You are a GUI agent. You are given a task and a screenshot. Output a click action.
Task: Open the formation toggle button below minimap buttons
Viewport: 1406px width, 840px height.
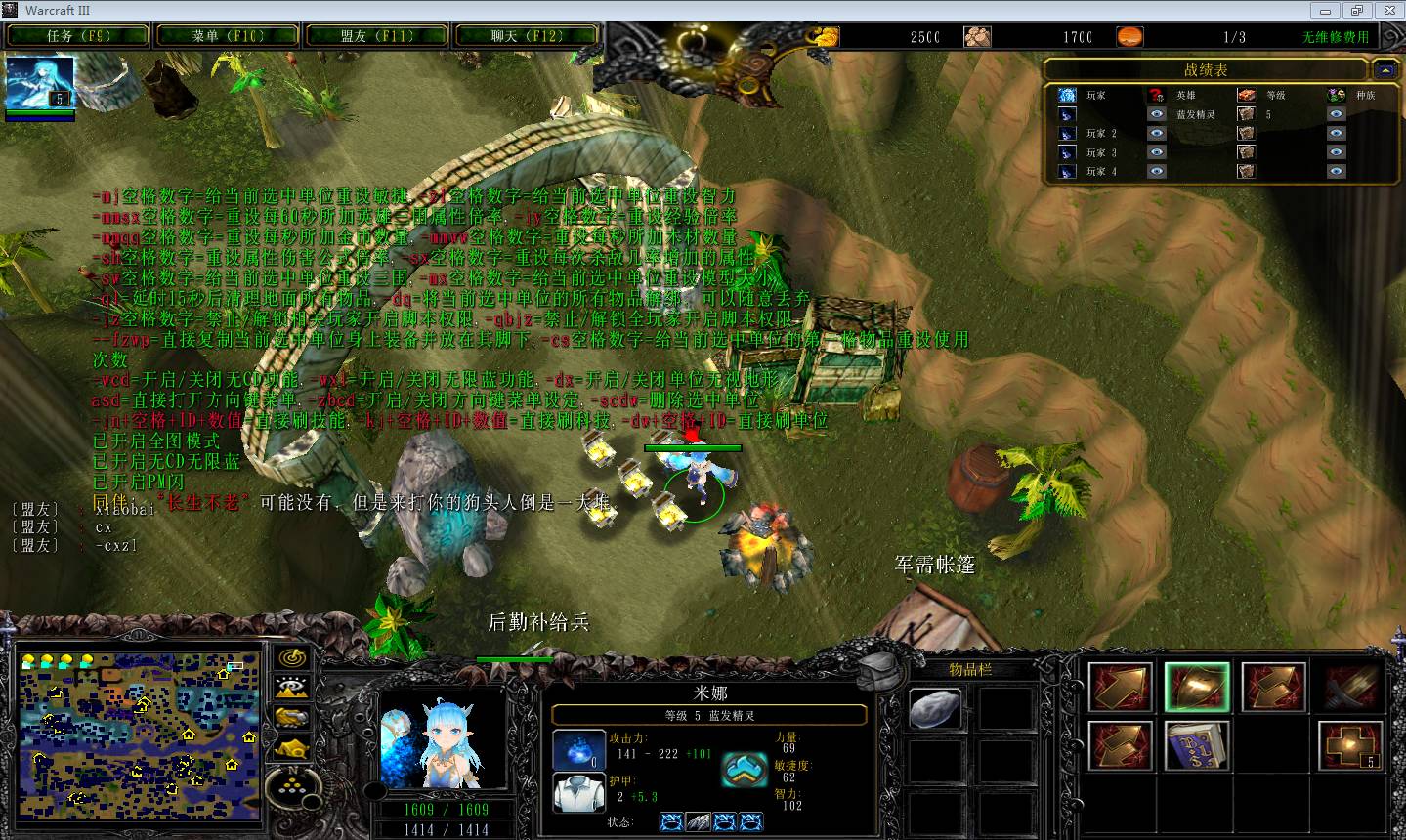pos(293,781)
